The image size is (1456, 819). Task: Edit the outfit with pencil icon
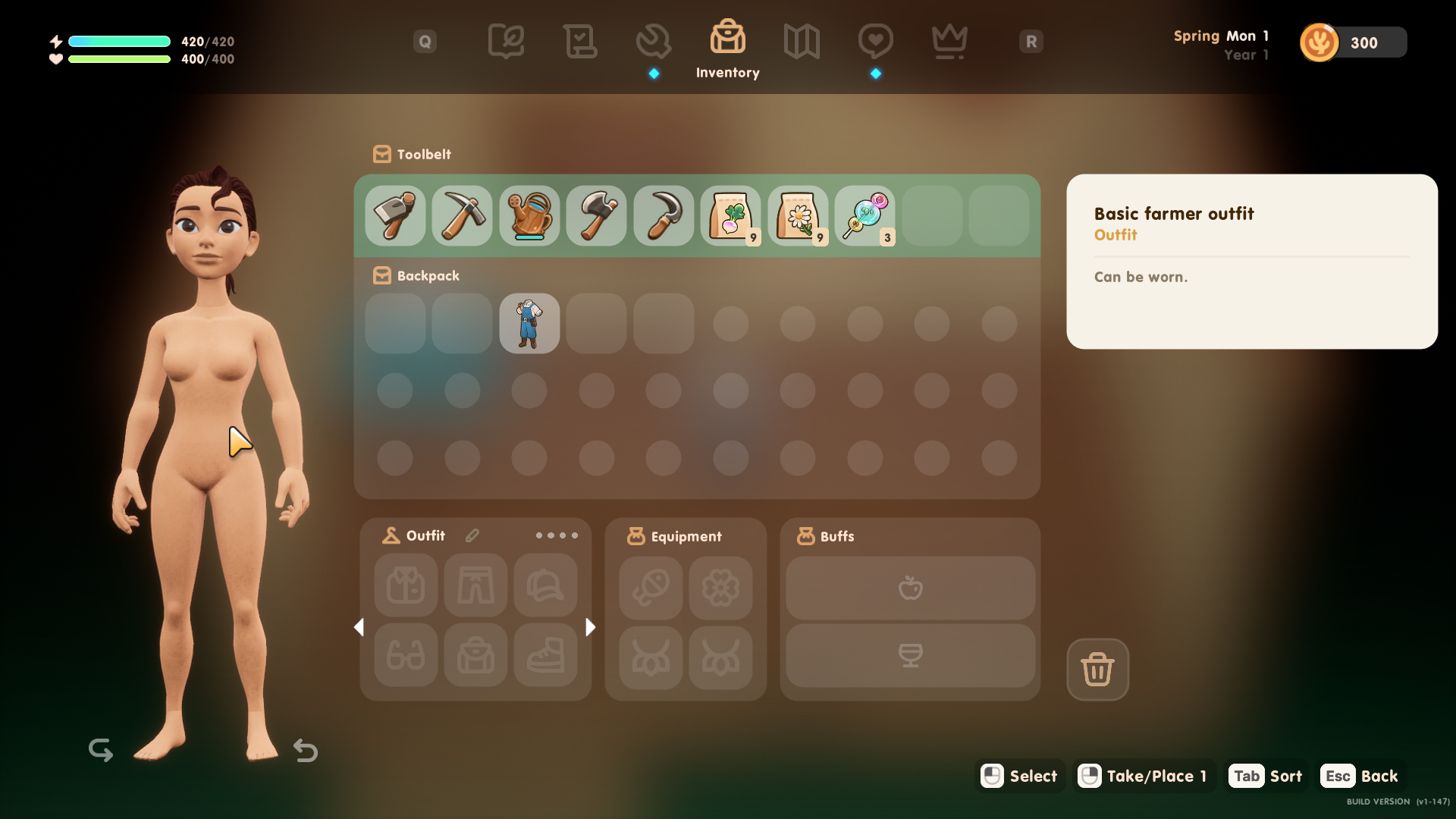472,536
